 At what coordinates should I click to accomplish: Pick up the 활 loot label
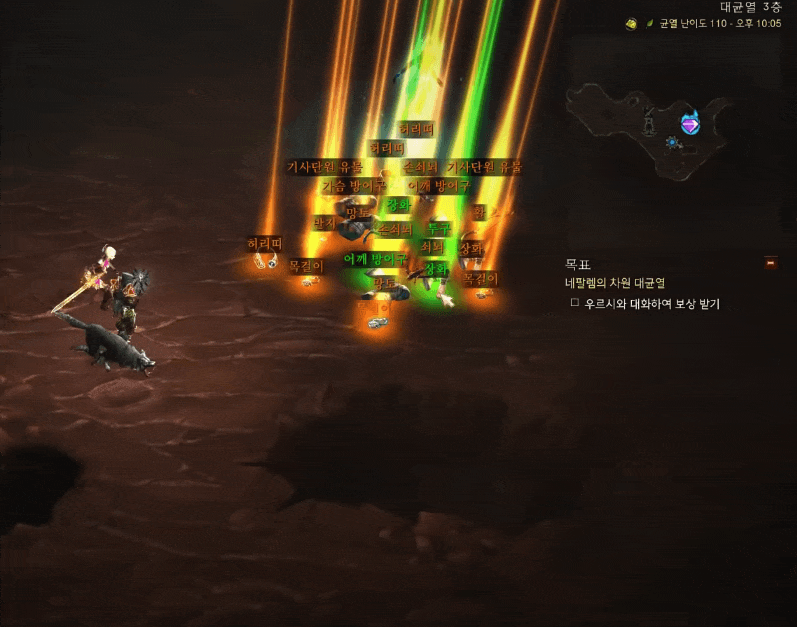479,212
